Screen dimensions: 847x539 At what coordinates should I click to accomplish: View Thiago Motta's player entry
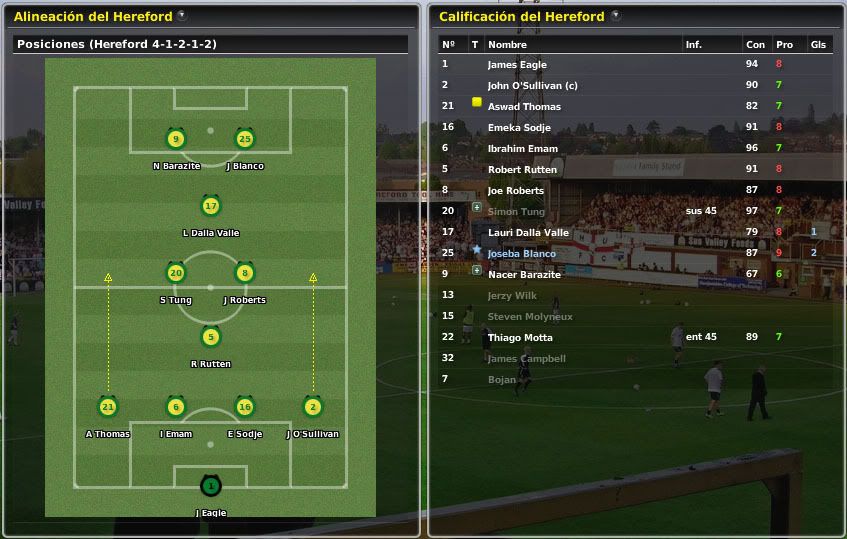(x=519, y=338)
